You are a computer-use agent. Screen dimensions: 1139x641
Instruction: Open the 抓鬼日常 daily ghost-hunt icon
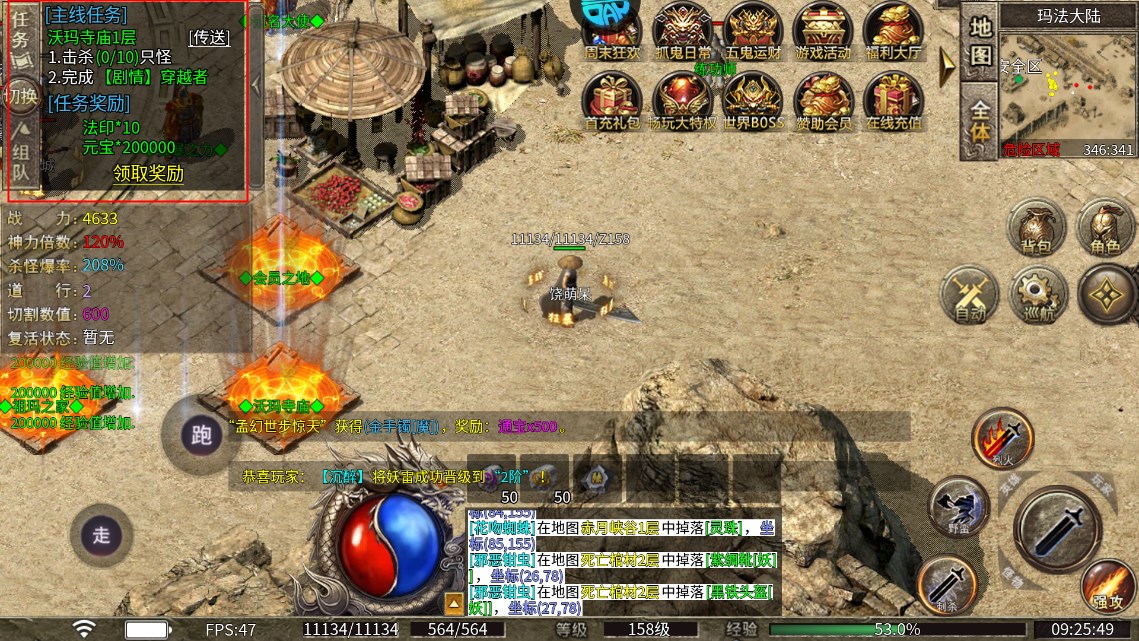683,32
